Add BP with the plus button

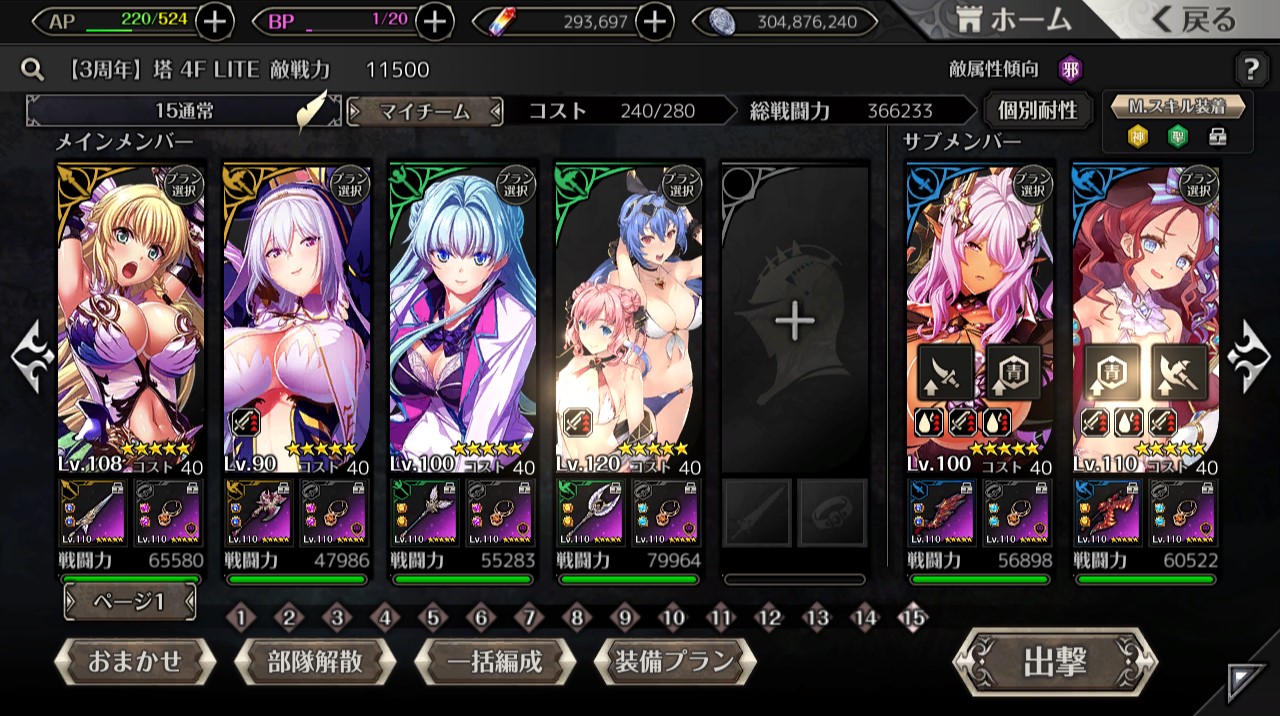pos(434,21)
